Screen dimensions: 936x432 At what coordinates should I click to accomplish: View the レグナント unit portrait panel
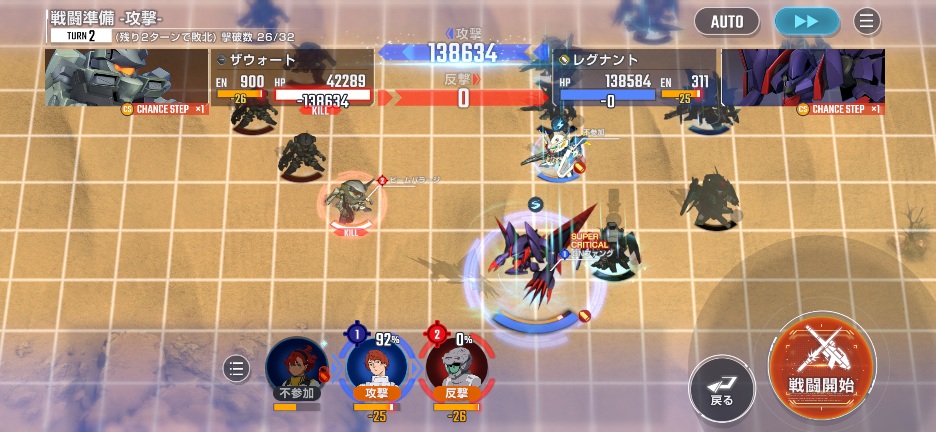(x=803, y=77)
